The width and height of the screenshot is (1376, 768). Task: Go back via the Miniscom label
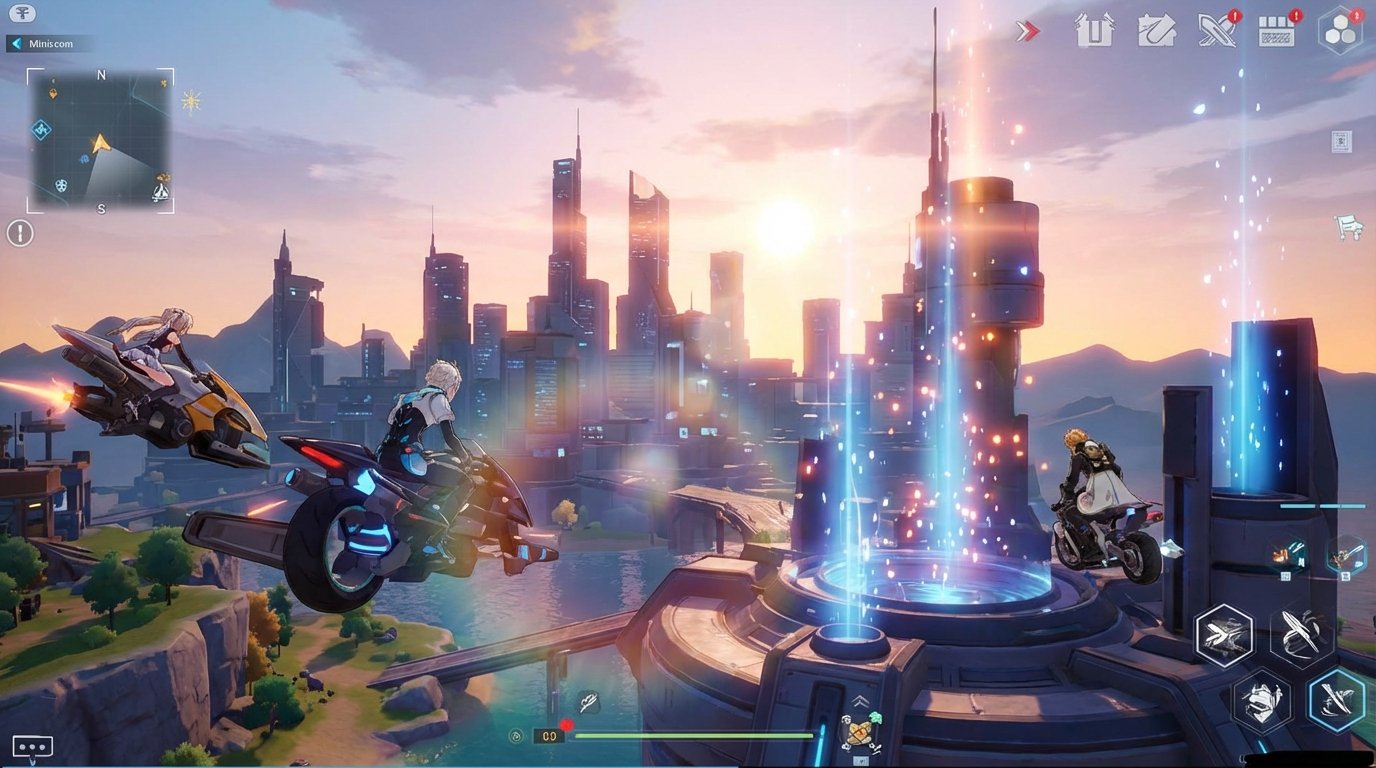click(x=52, y=43)
